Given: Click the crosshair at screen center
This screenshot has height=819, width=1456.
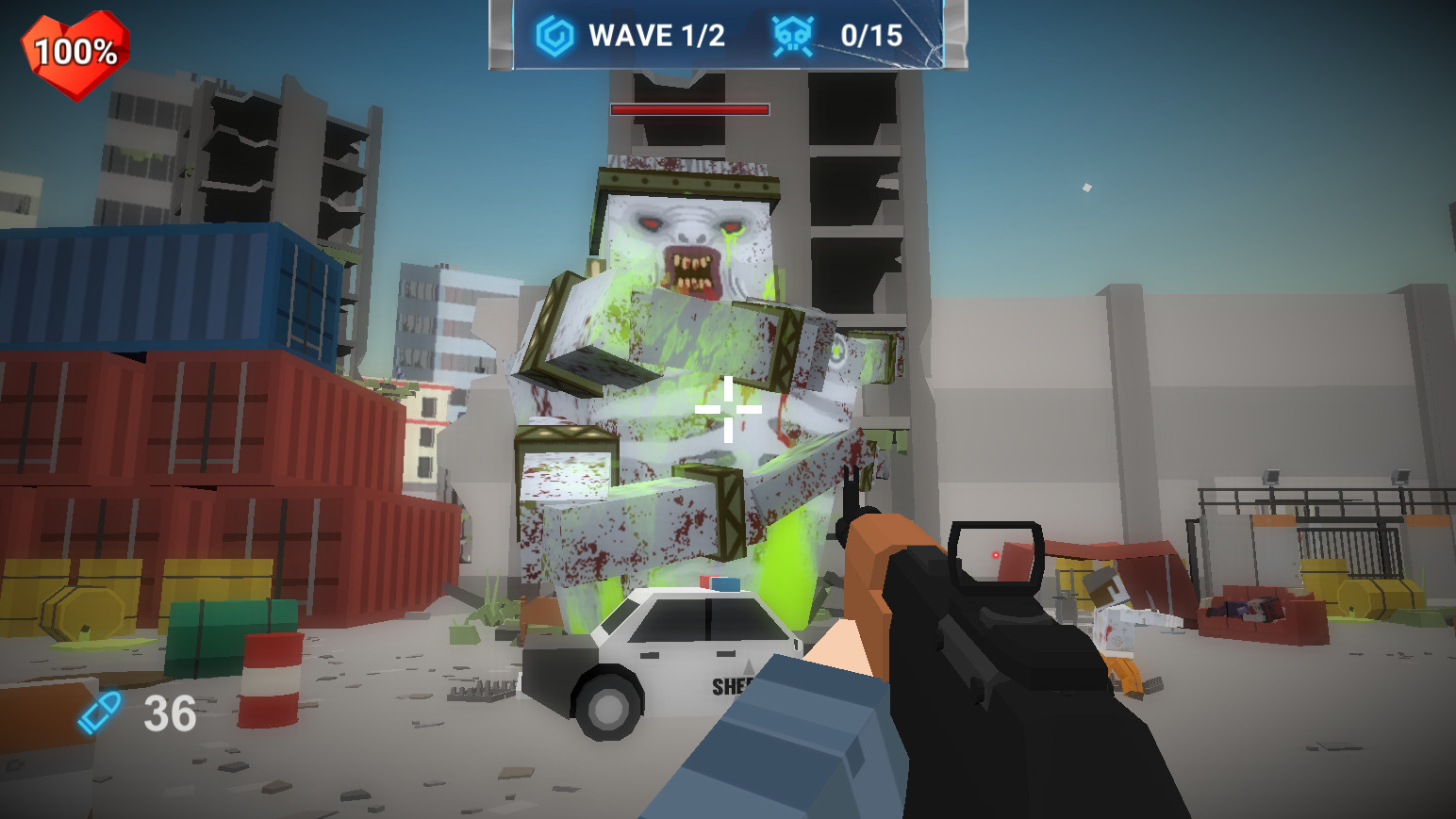Looking at the screenshot, I should pyautogui.click(x=726, y=410).
